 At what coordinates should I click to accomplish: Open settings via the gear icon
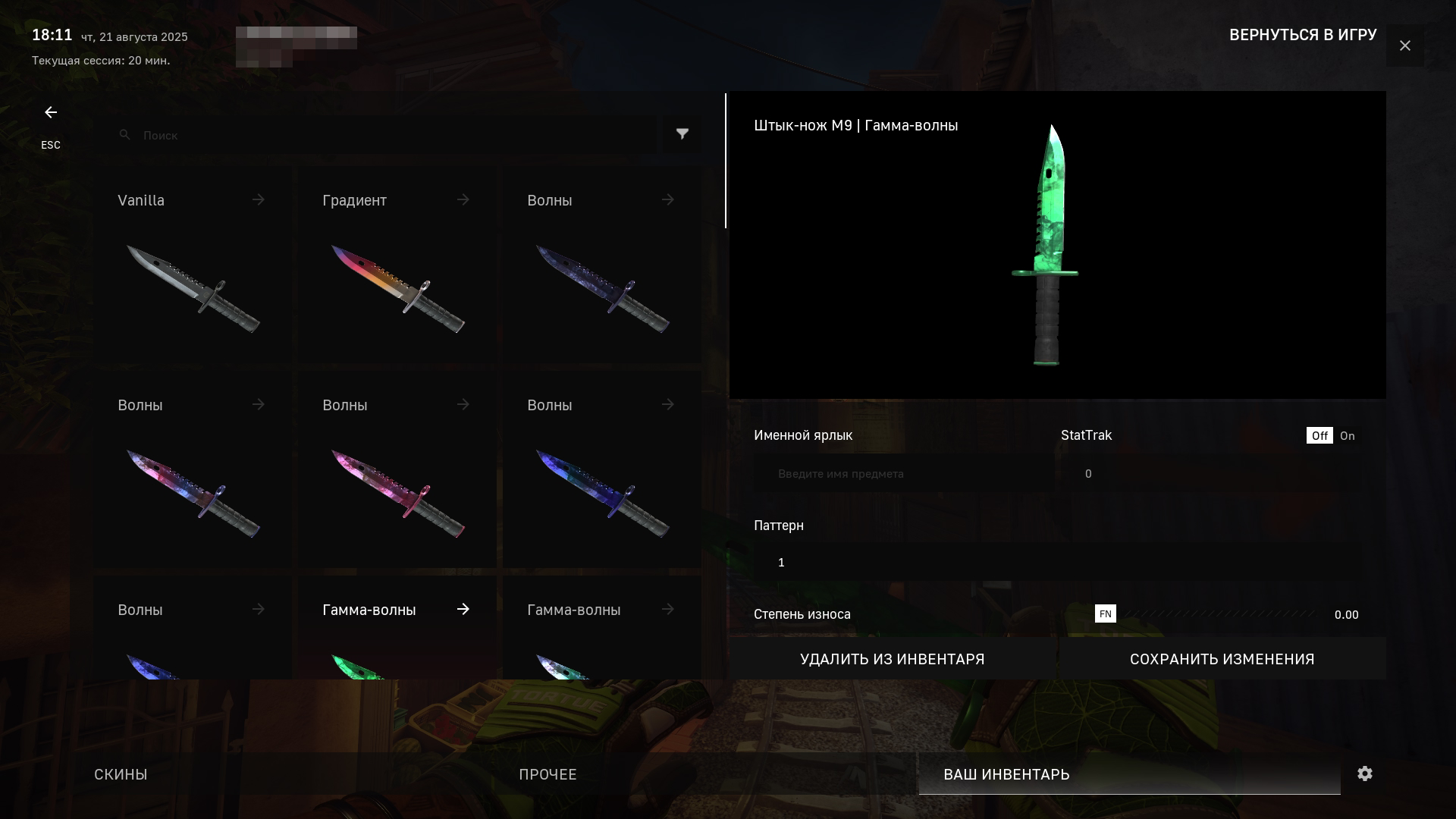tap(1365, 773)
